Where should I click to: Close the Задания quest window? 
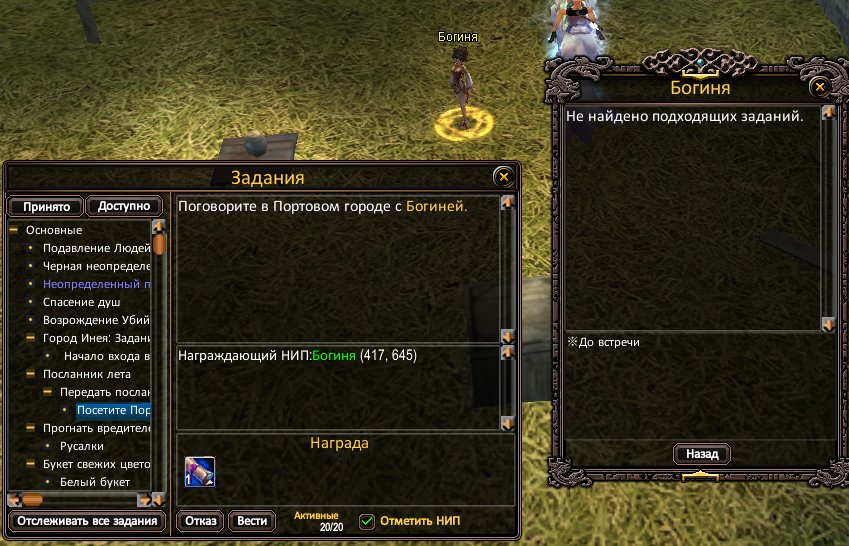coord(503,177)
